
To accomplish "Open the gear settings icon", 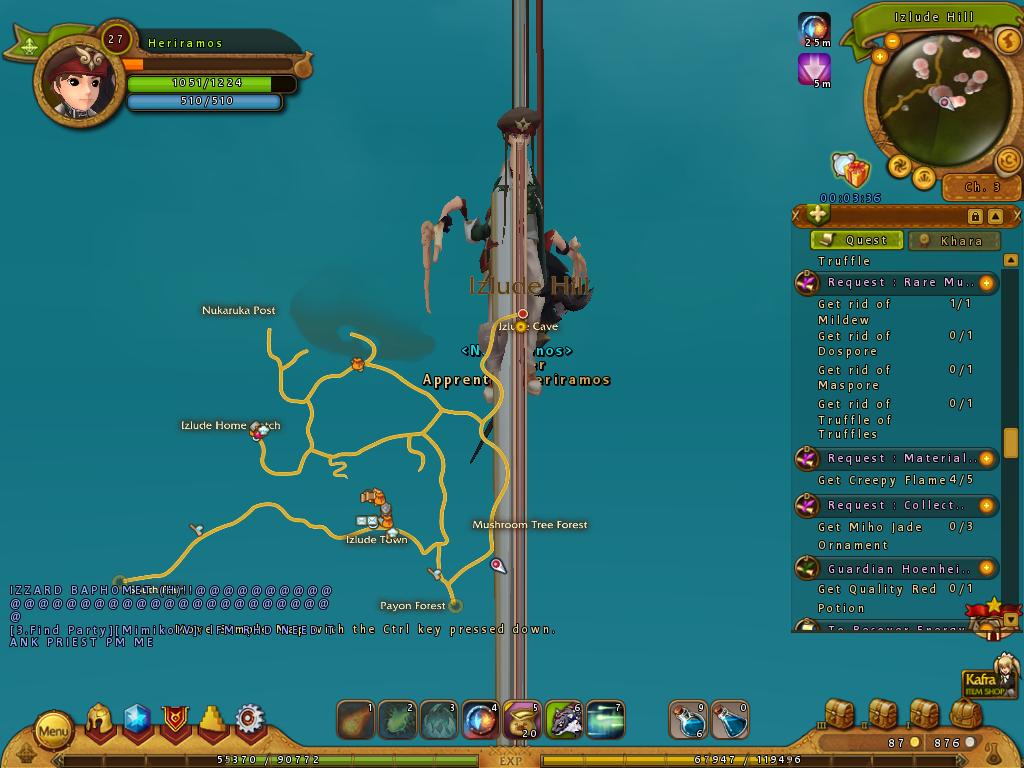I will click(249, 720).
